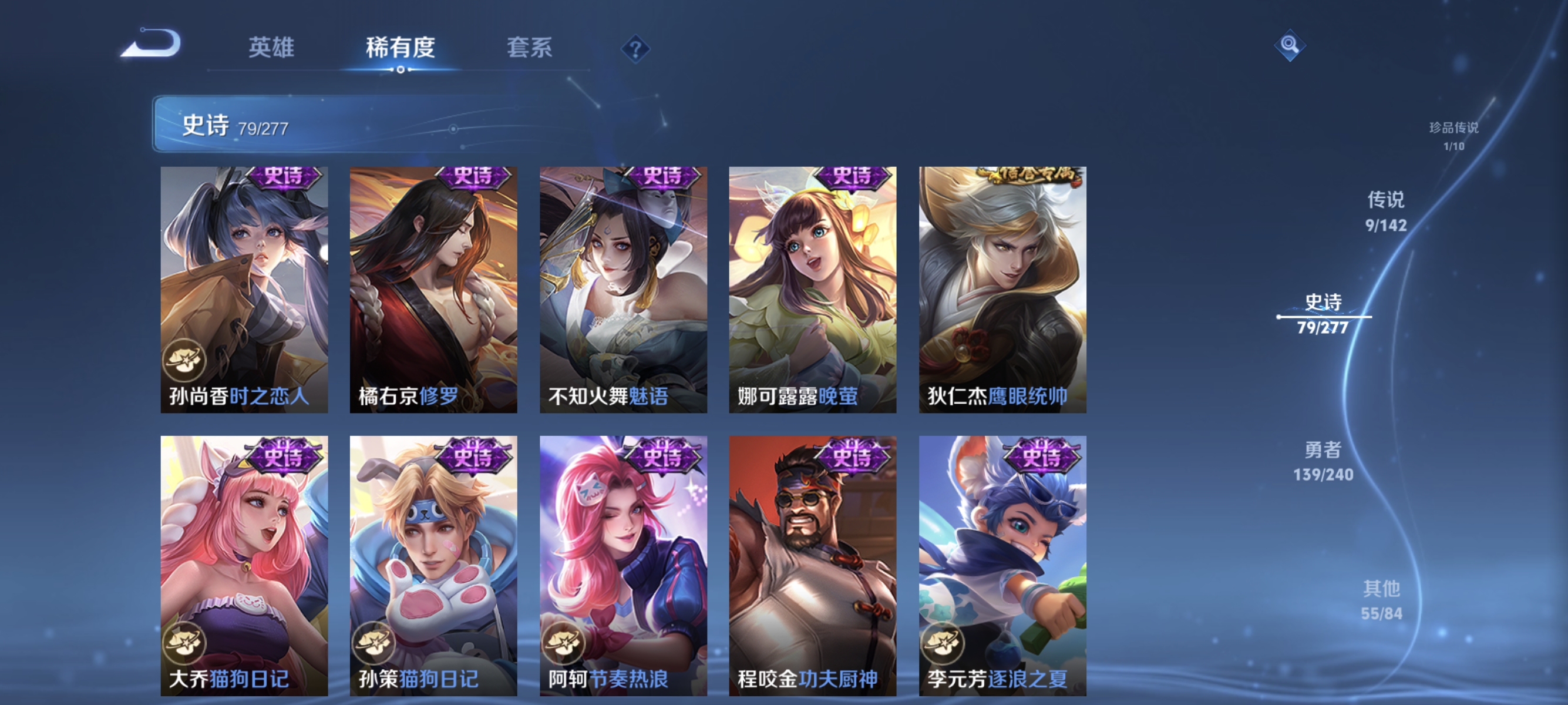
Task: Open the 不知火舞魅语 skin thumbnail
Action: click(623, 286)
